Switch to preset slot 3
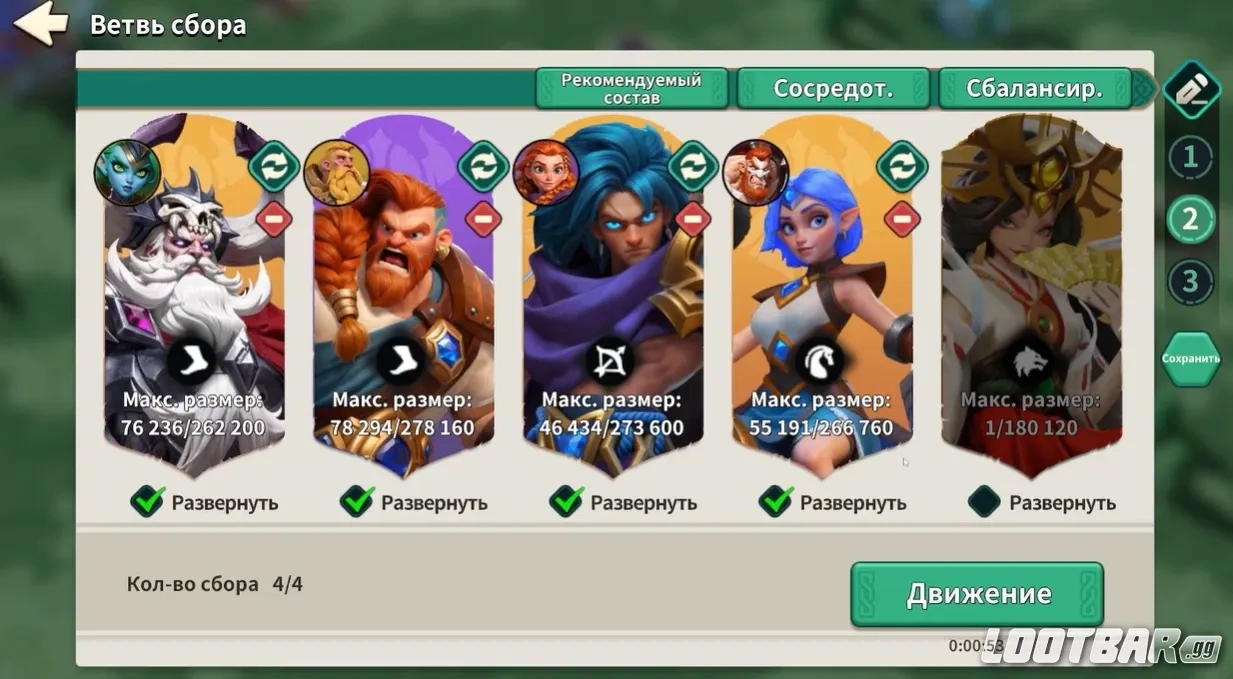Screen dimensions: 1233x679 tap(1189, 282)
